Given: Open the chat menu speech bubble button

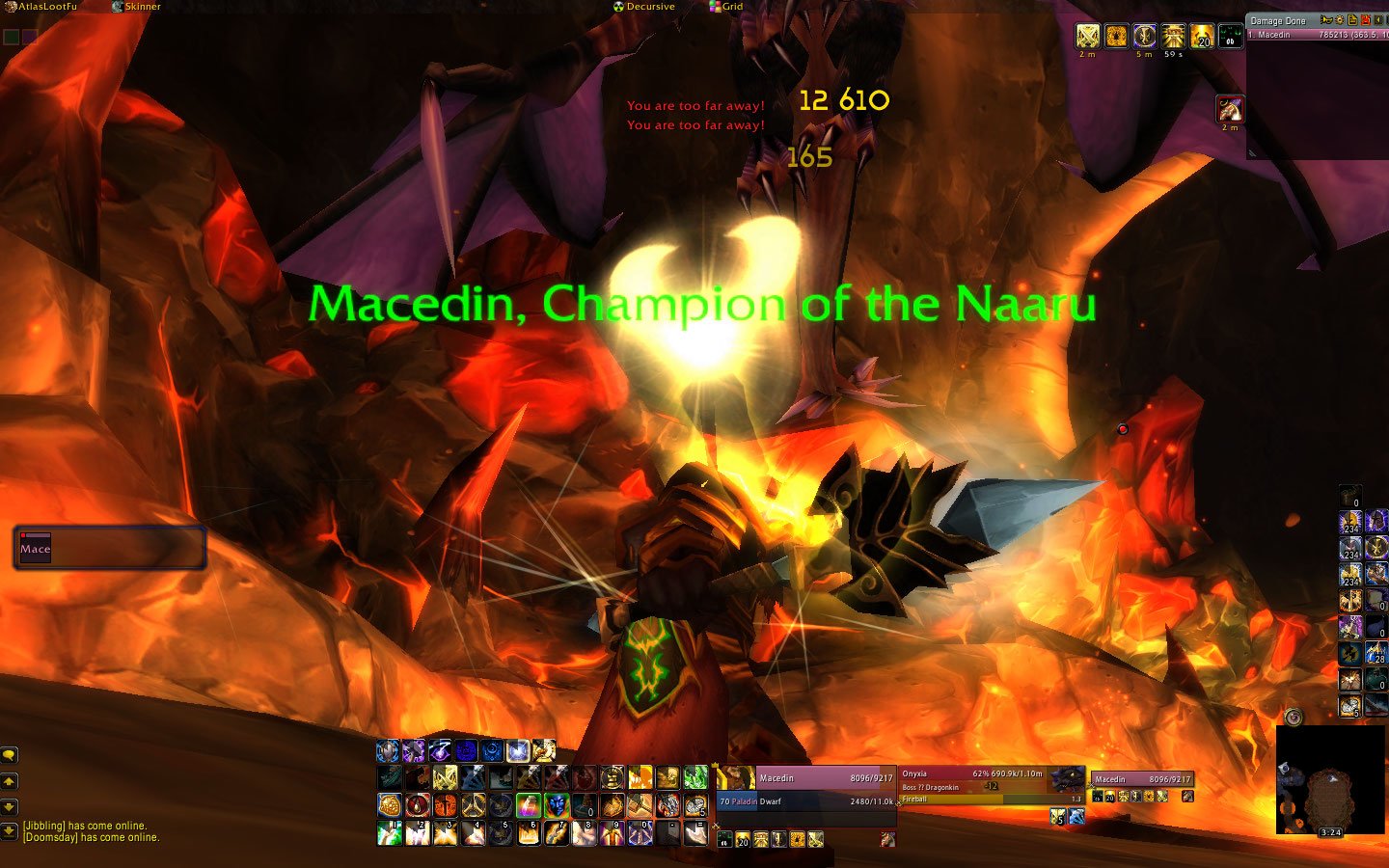Looking at the screenshot, I should click(10, 755).
